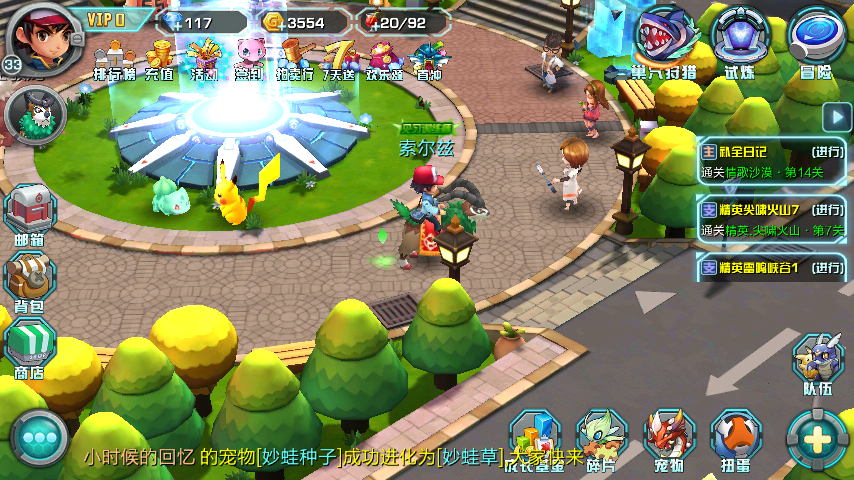Open the 冒险 adventure mode
This screenshot has width=854, height=480.
tap(816, 42)
